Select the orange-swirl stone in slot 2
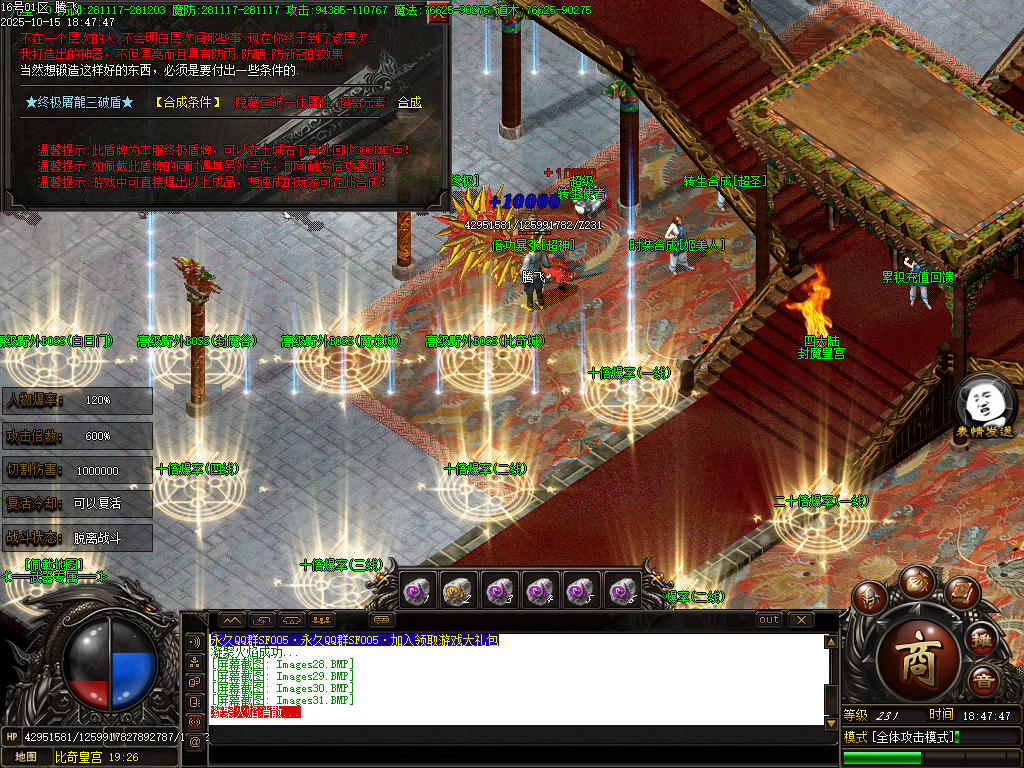The width and height of the screenshot is (1024, 768). (x=456, y=591)
